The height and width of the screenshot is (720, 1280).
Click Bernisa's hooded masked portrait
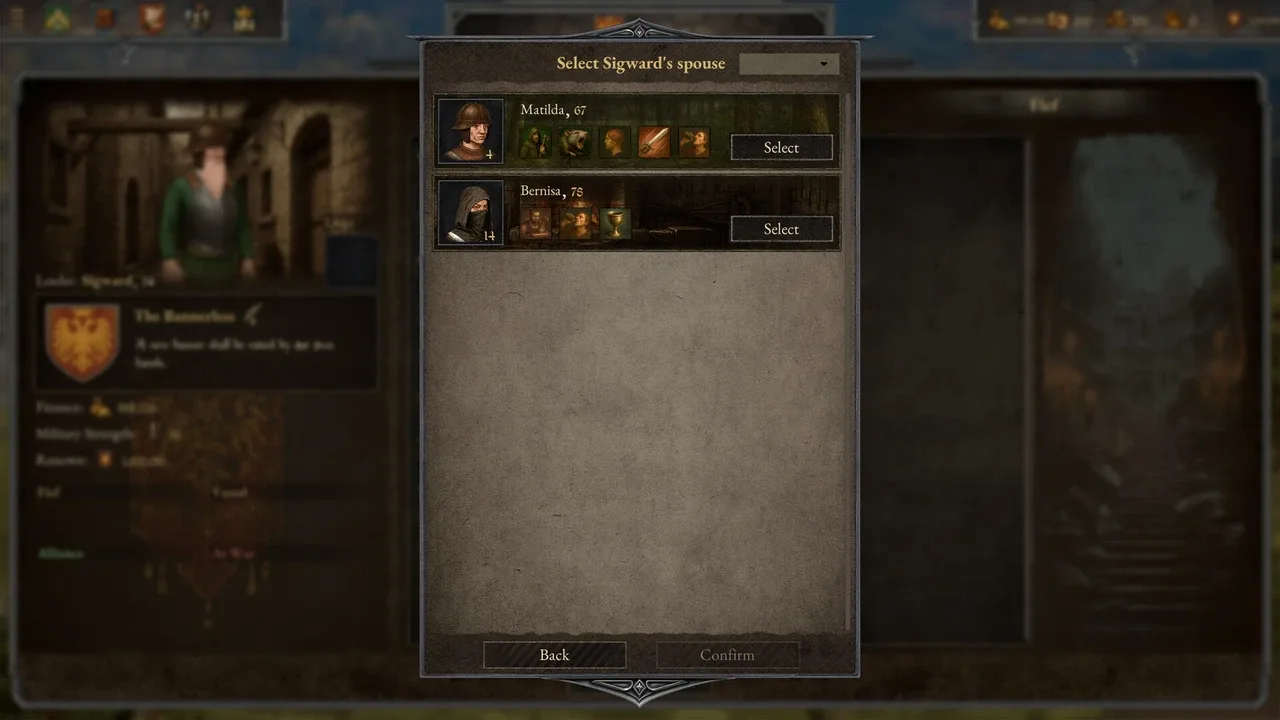470,212
